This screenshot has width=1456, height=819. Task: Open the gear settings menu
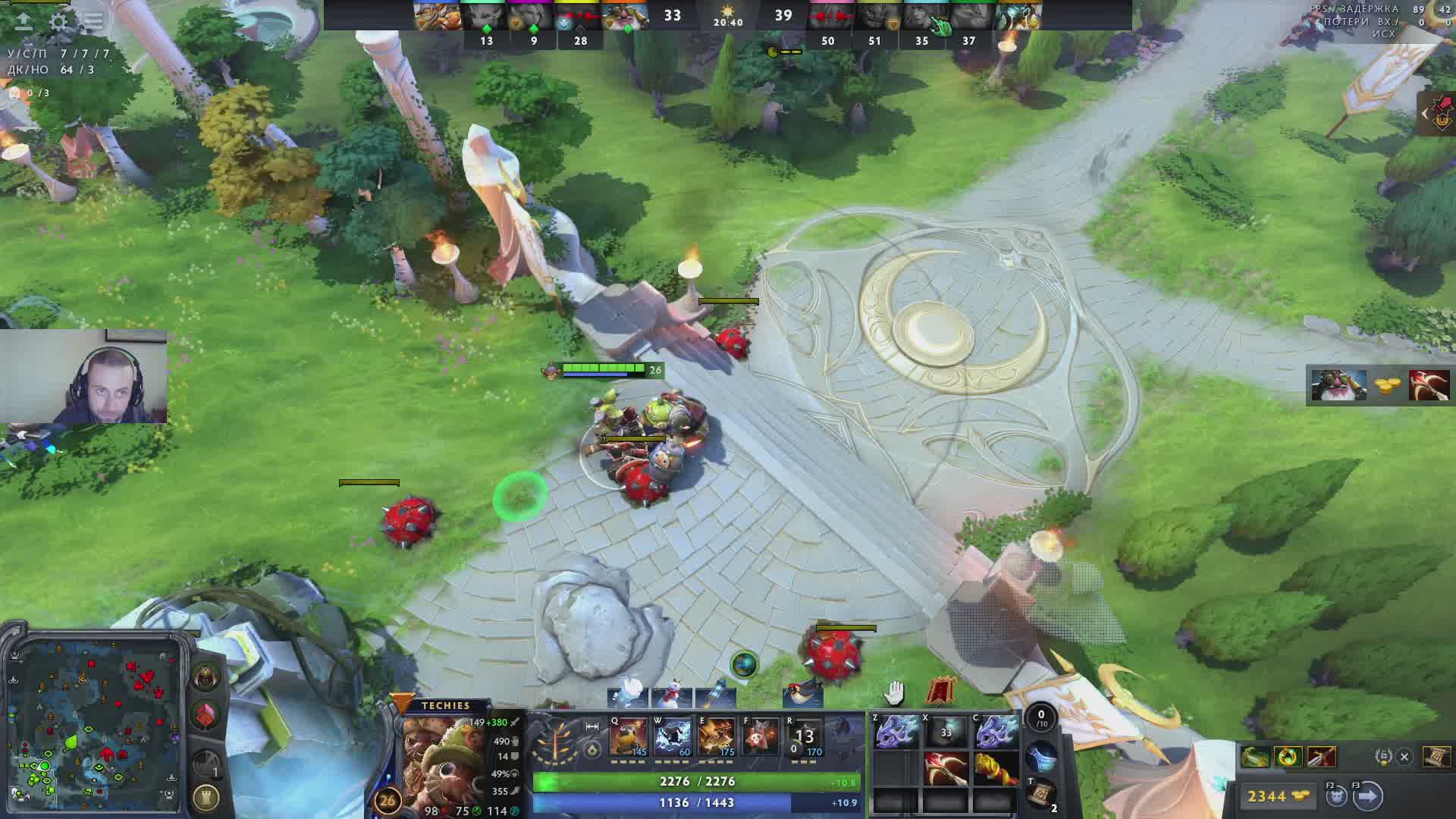[x=58, y=21]
